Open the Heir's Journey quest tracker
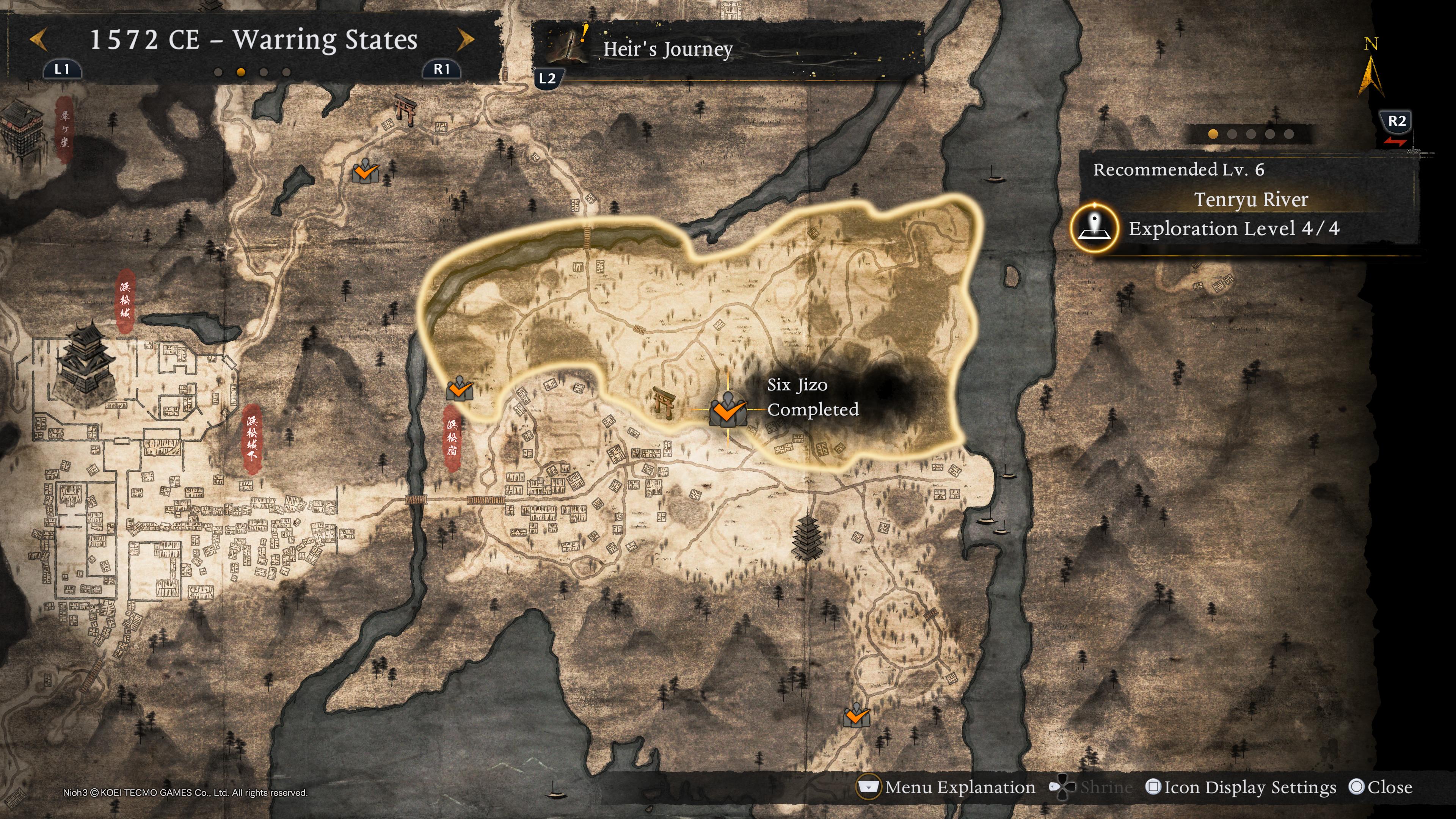 coord(667,50)
